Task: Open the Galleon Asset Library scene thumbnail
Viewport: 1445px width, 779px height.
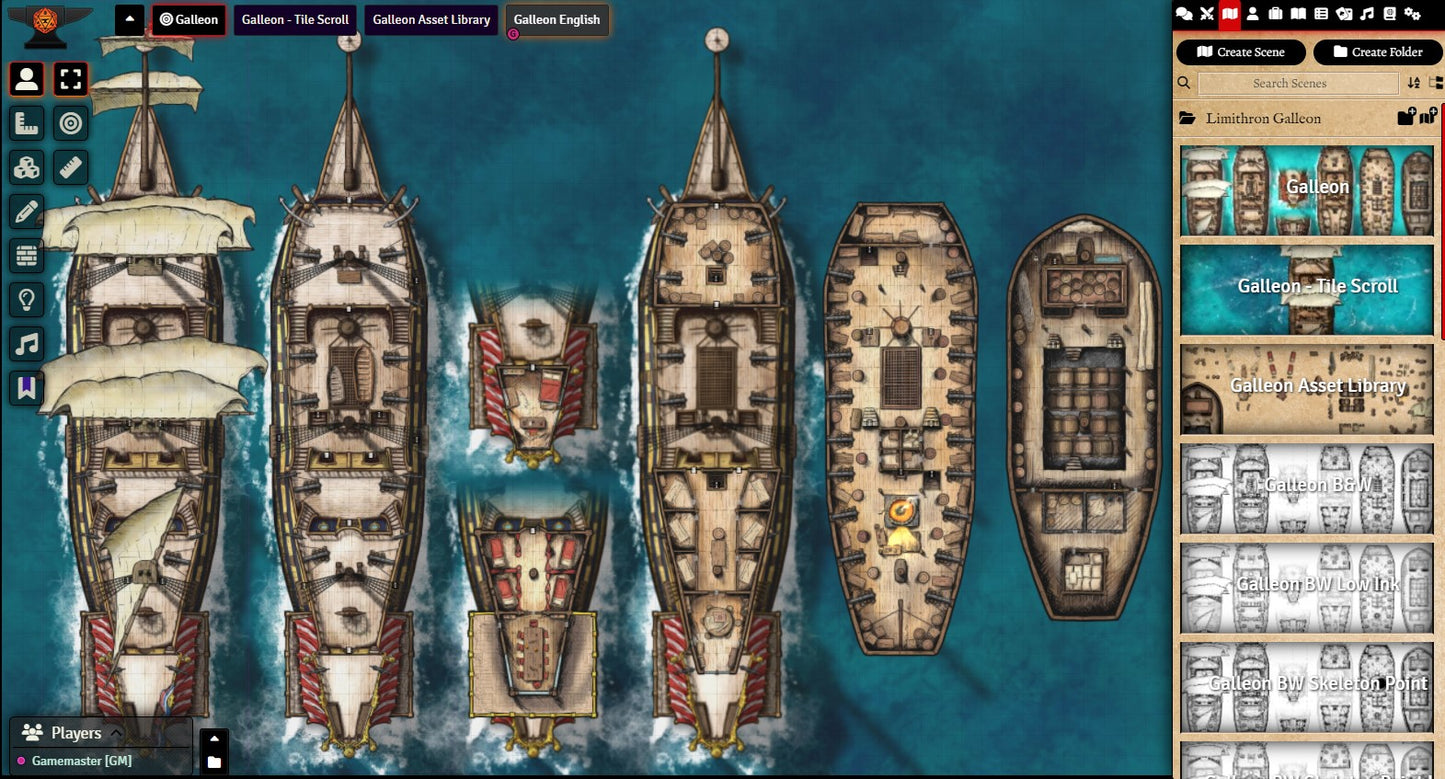Action: point(1306,388)
